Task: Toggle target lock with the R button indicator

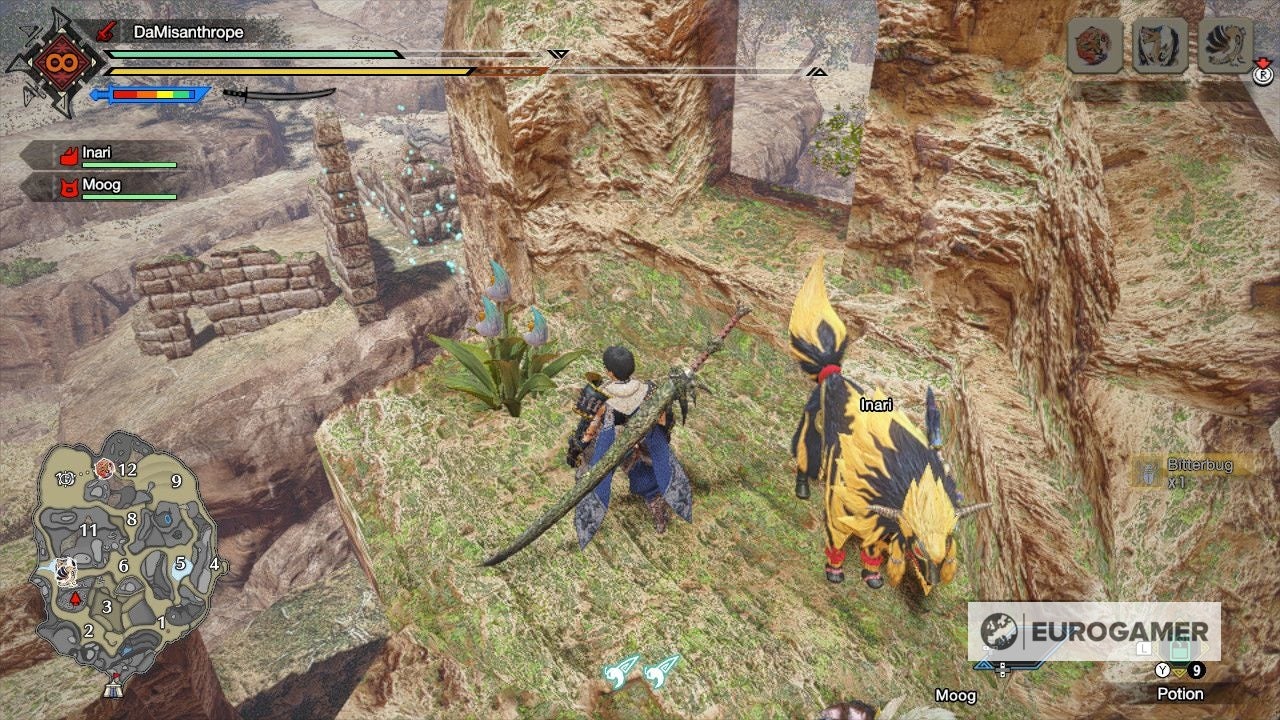Action: tap(1264, 76)
